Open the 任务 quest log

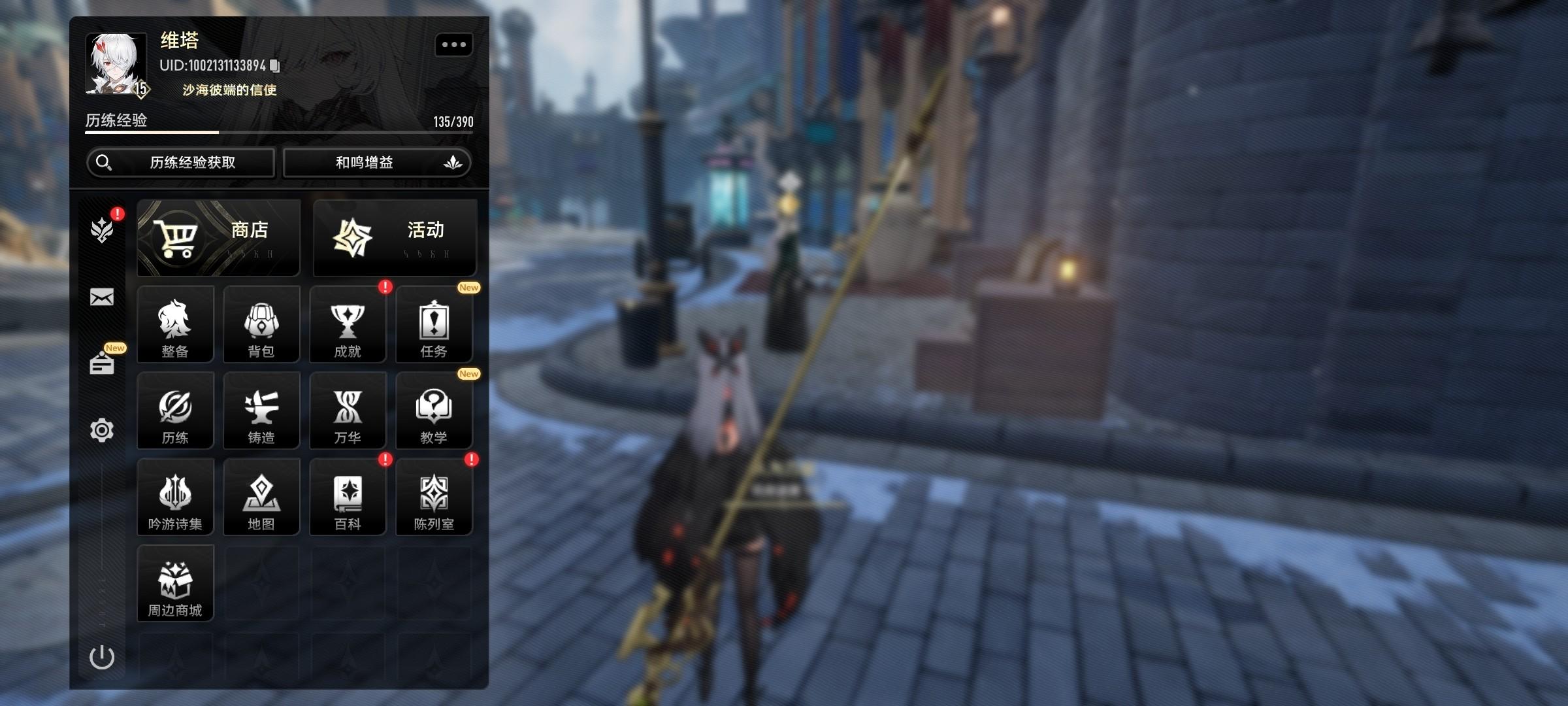pos(434,324)
